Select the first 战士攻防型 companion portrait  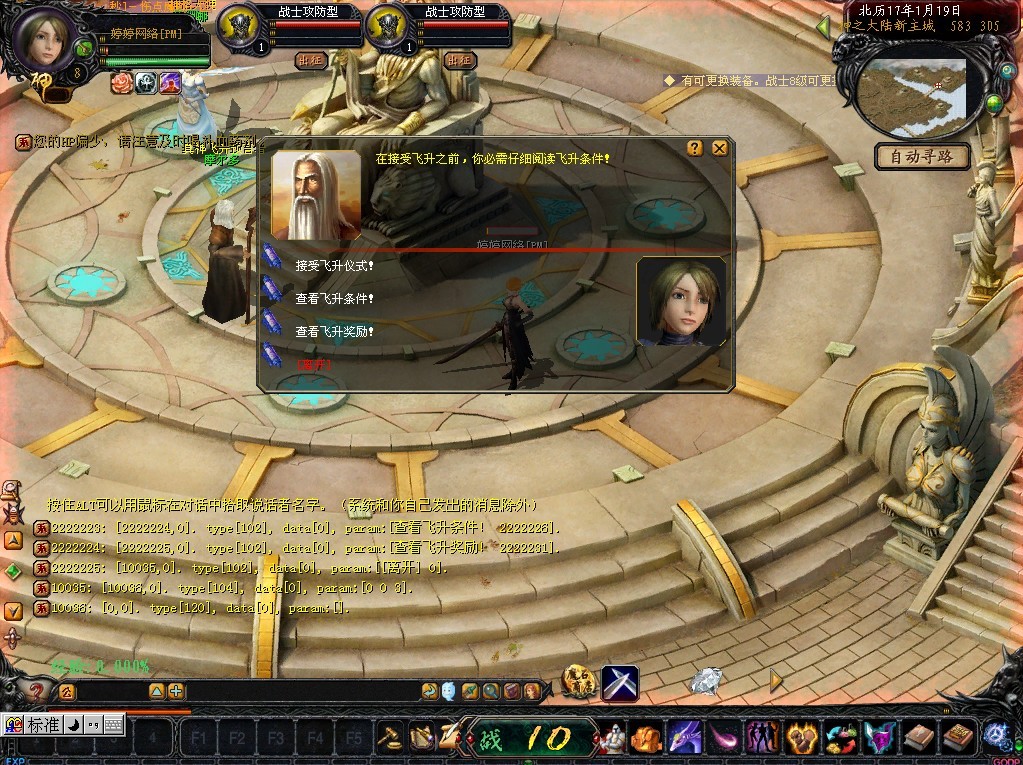[x=239, y=24]
